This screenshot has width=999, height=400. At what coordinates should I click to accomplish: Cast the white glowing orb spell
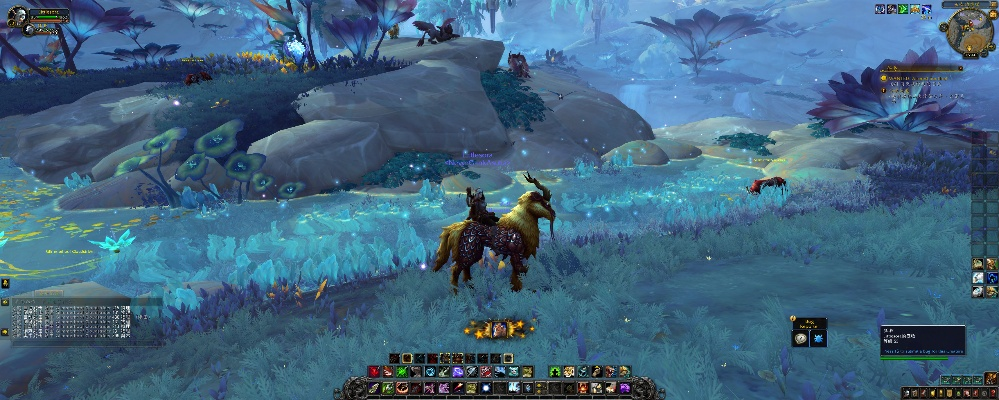click(x=485, y=388)
